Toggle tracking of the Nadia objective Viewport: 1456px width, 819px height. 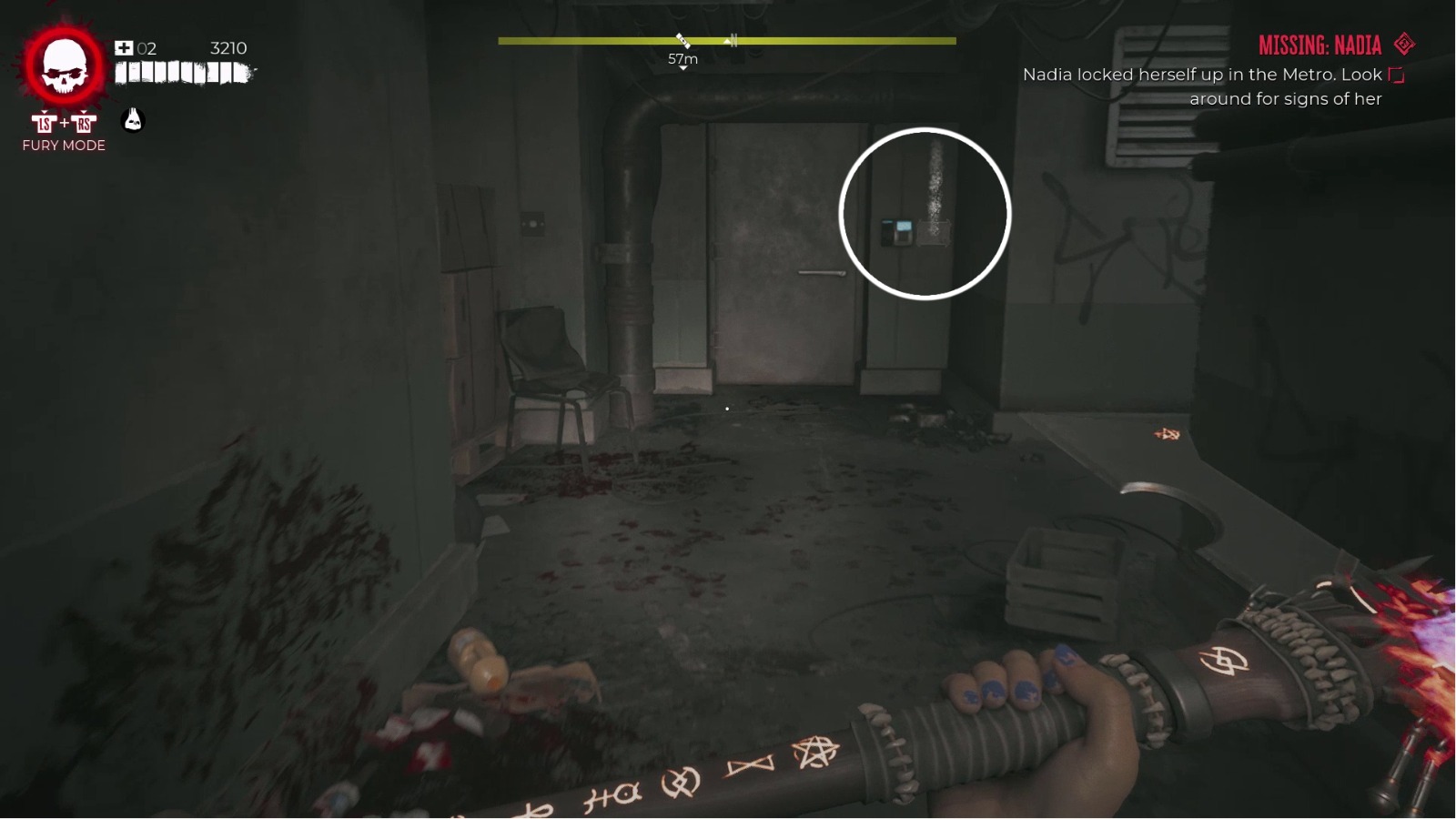click(1395, 76)
